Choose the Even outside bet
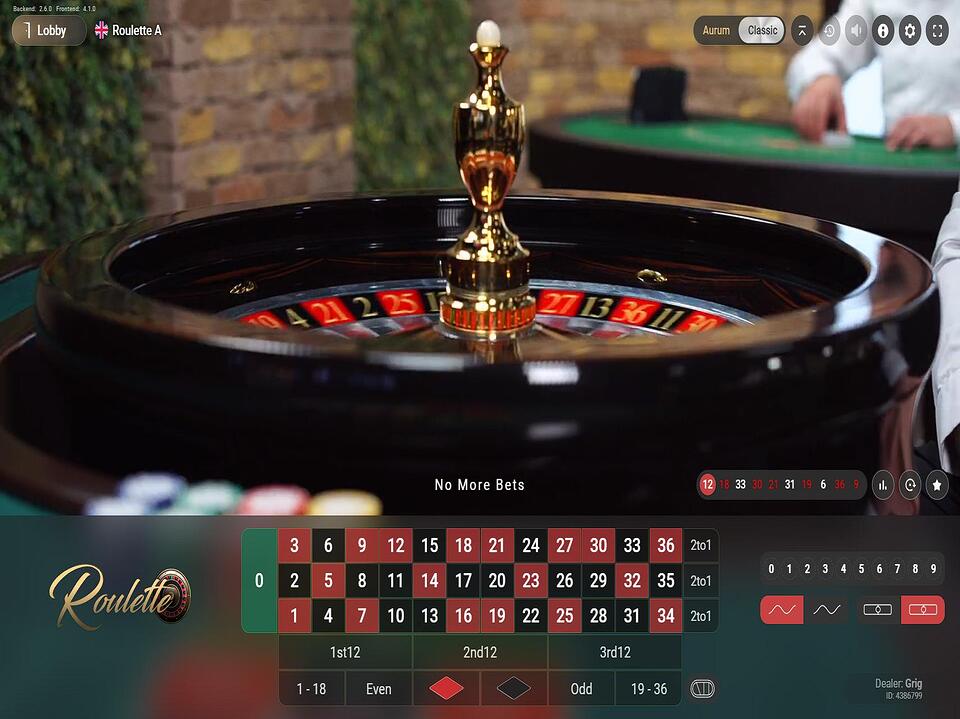Viewport: 960px width, 719px height. click(x=379, y=689)
